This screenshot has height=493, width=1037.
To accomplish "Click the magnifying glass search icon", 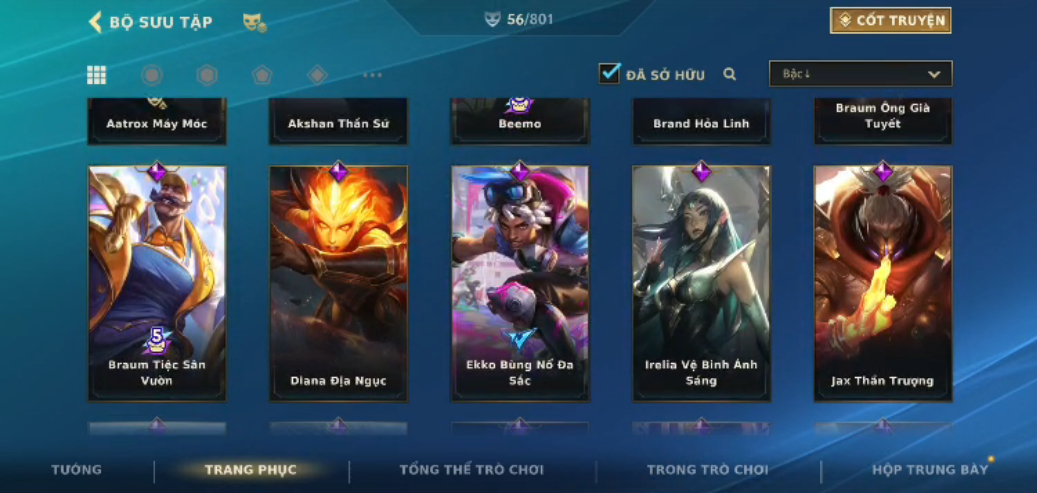I will point(730,74).
